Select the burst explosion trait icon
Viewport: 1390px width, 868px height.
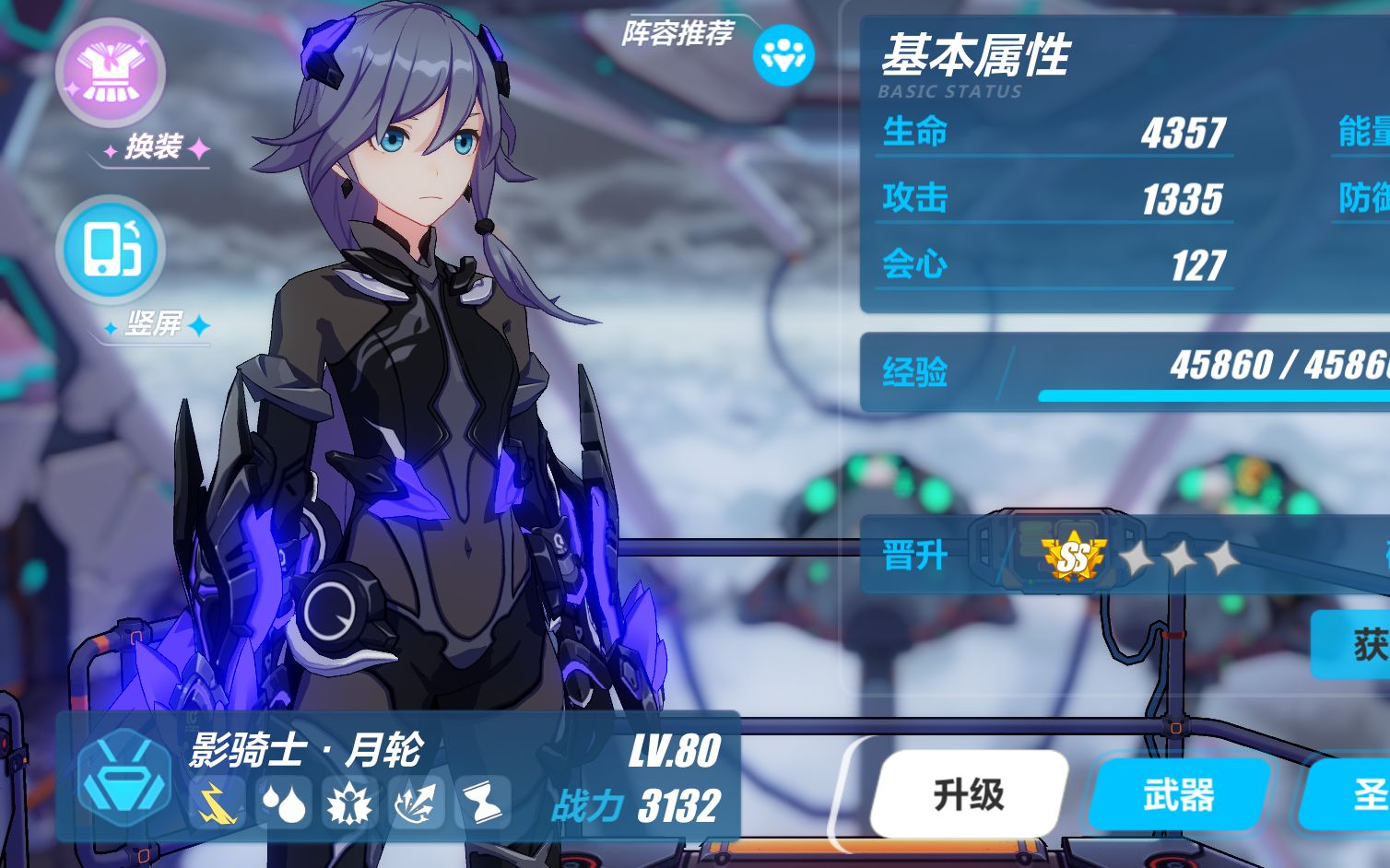coord(349,803)
